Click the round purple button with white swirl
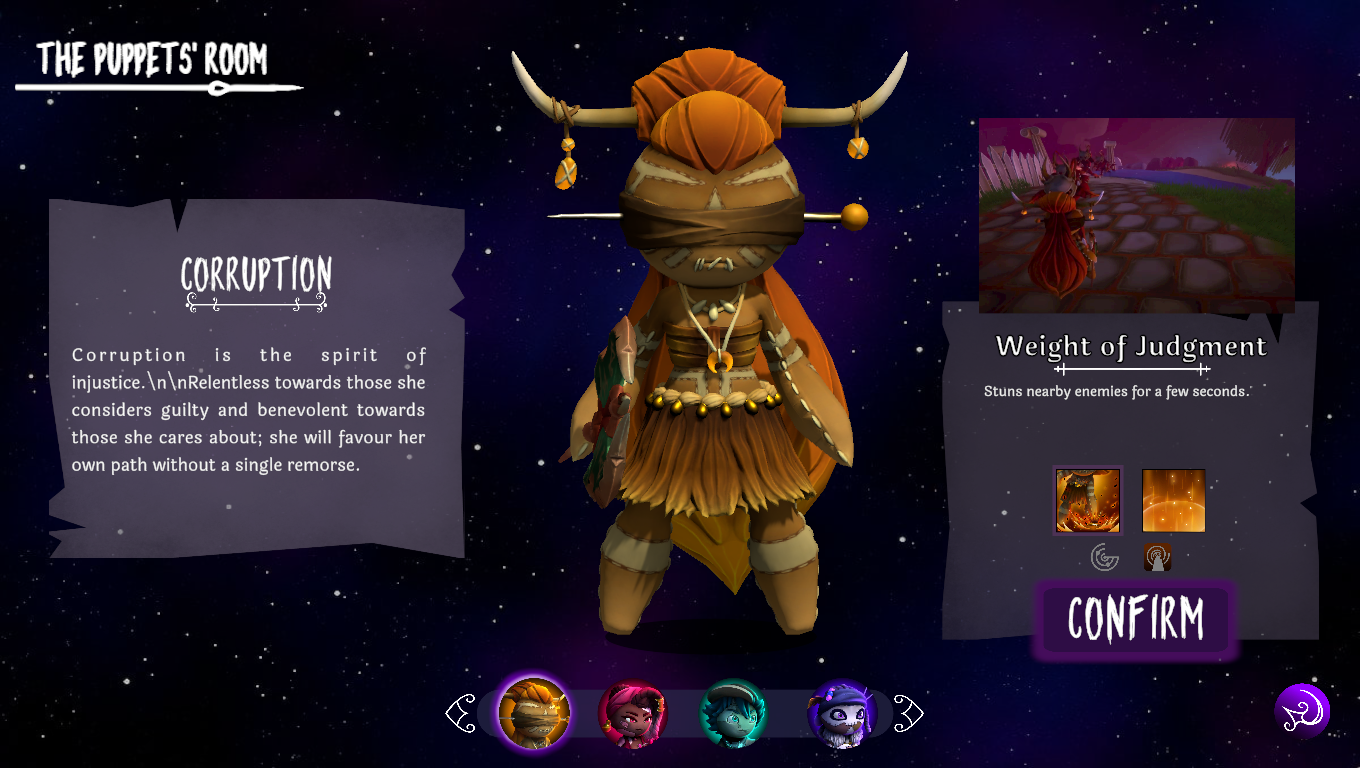 (1302, 711)
